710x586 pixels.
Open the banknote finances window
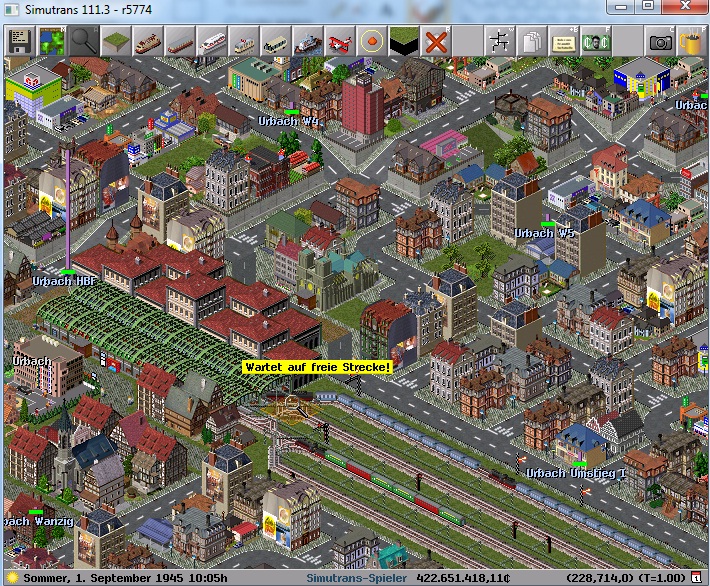pos(595,42)
